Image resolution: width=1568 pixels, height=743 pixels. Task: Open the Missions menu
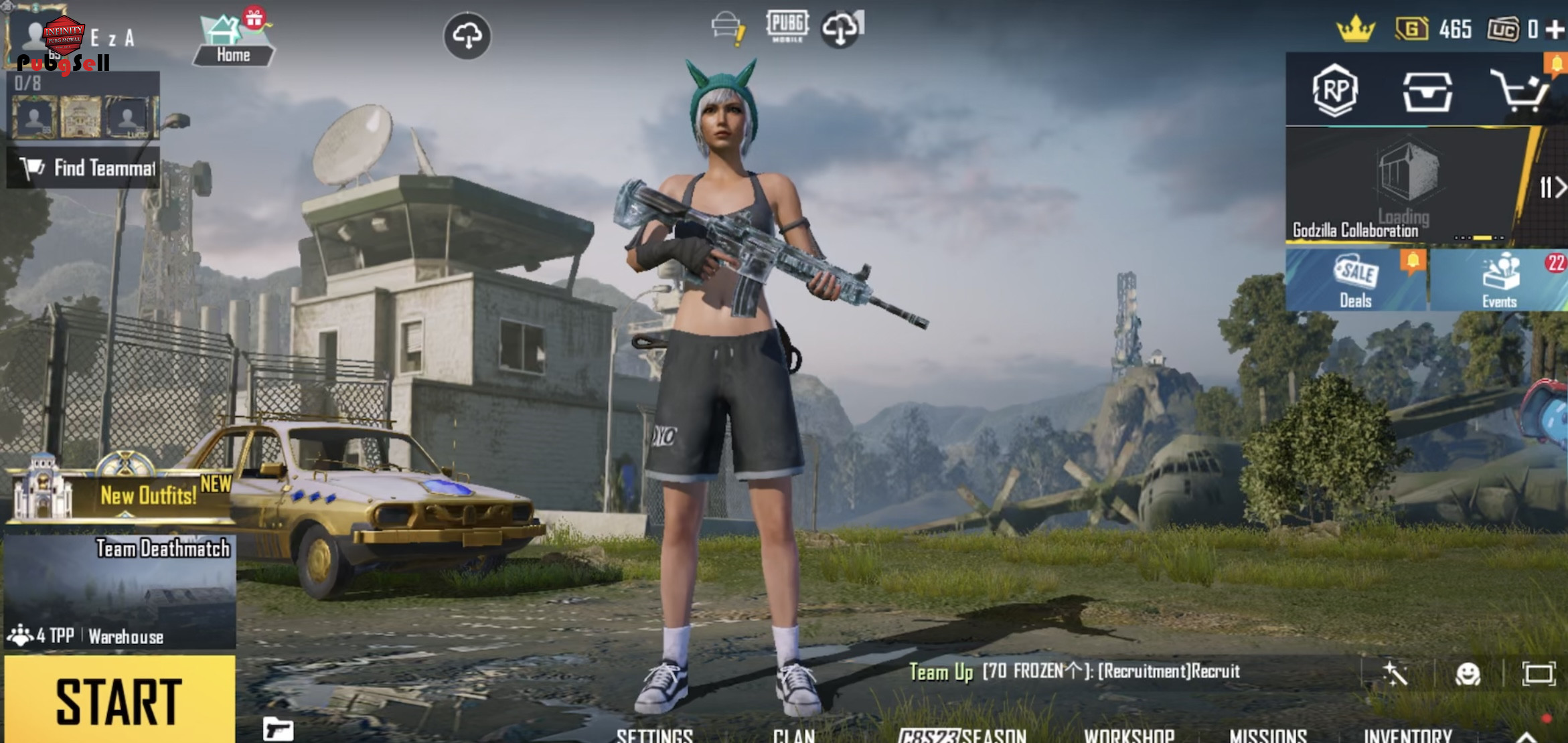[1268, 735]
